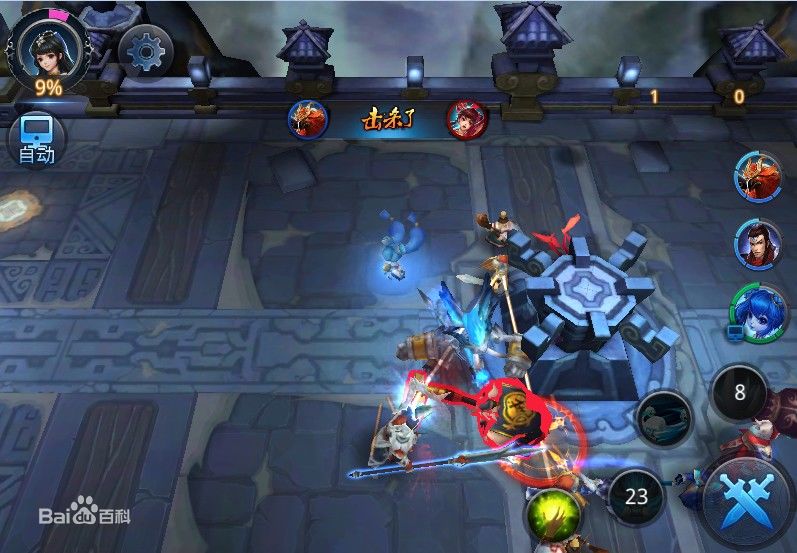Open the gear settings menu
Image resolution: width=797 pixels, height=553 pixels.
[x=145, y=49]
